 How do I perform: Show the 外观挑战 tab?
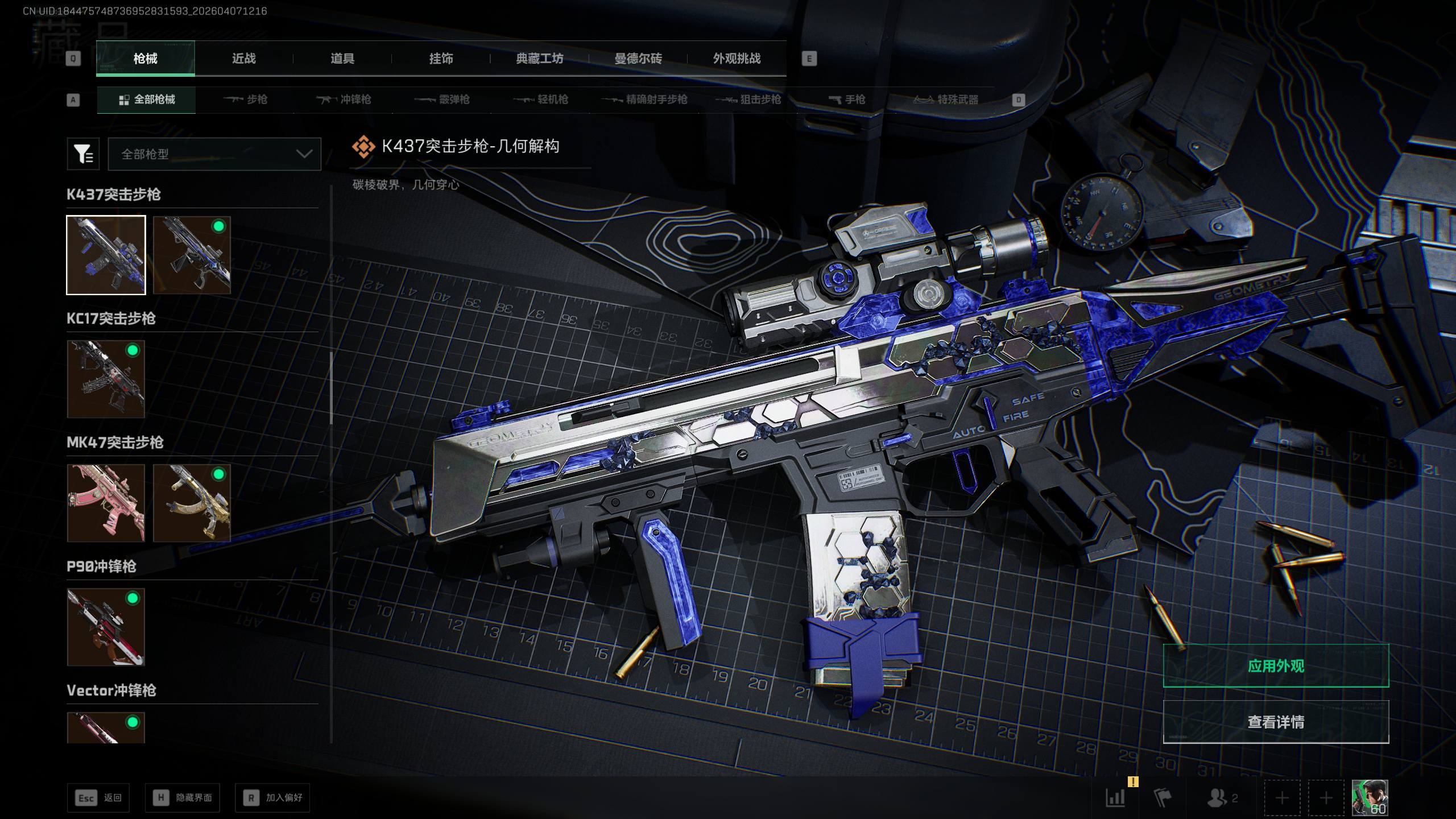click(x=737, y=59)
